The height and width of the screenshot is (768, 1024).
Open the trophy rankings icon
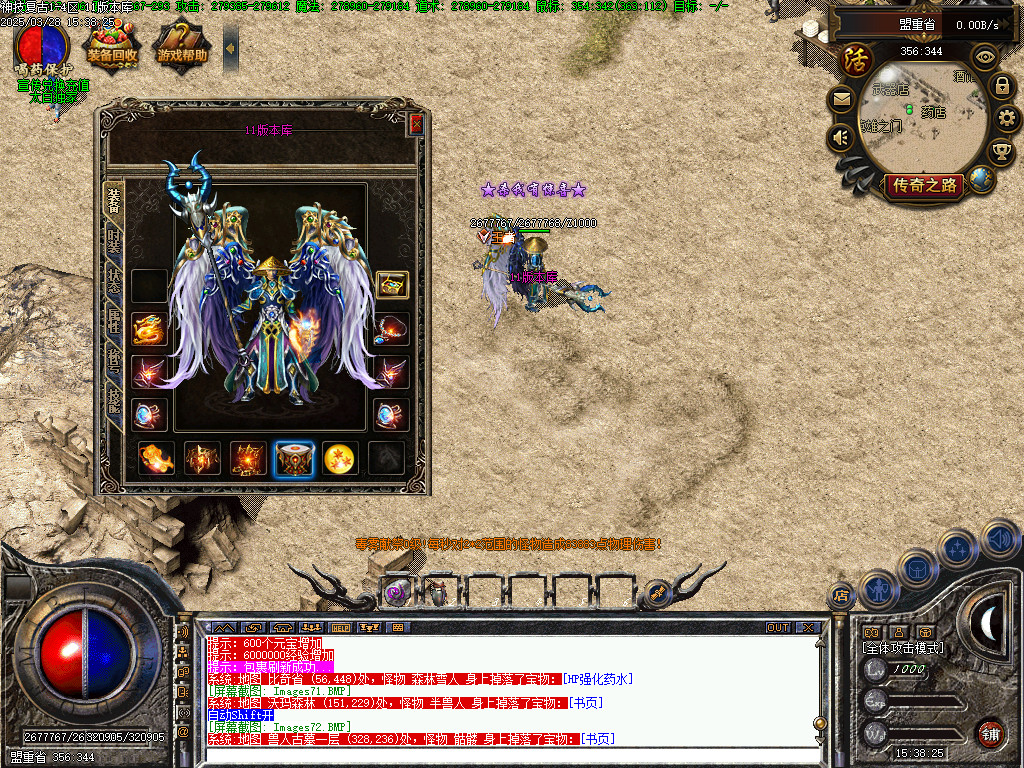[x=1000, y=151]
